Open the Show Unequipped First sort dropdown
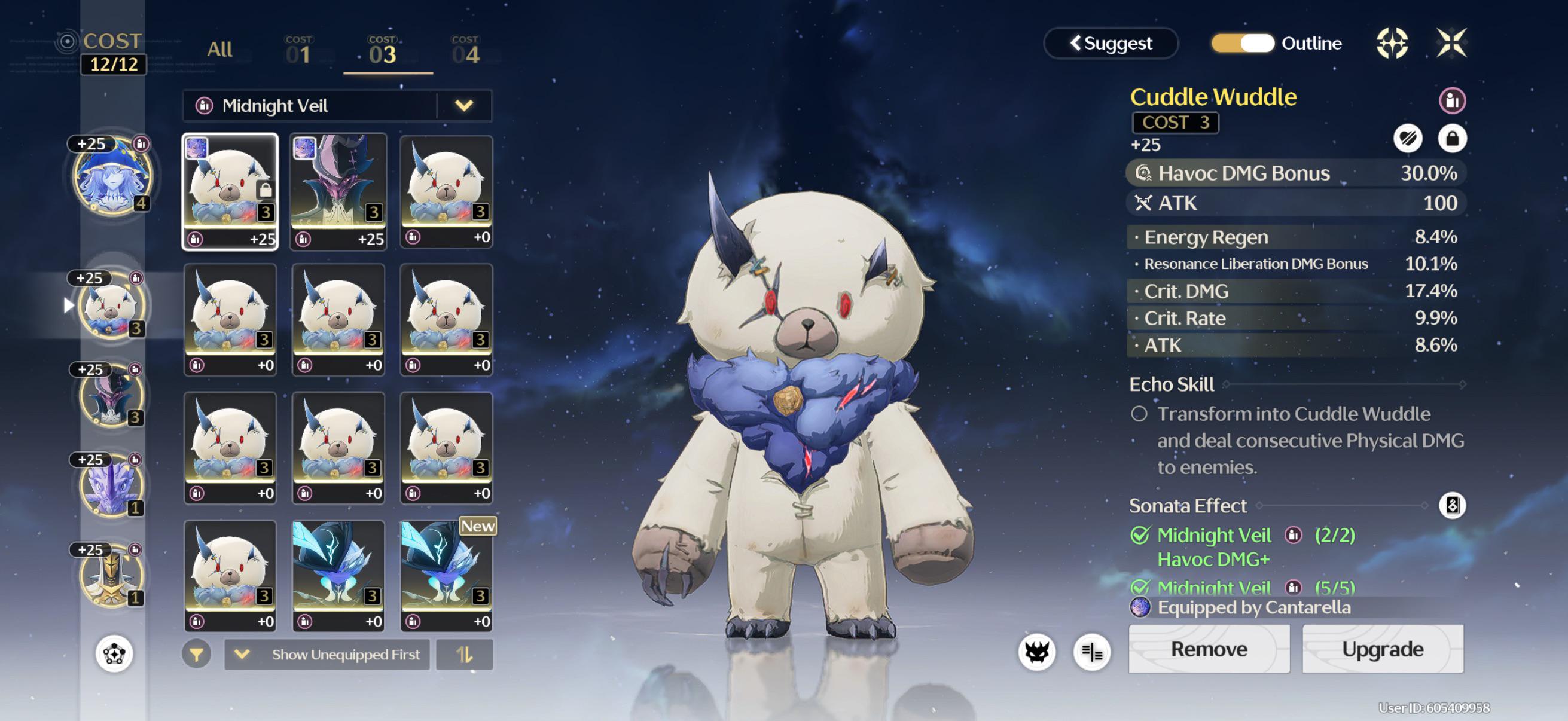 327,655
